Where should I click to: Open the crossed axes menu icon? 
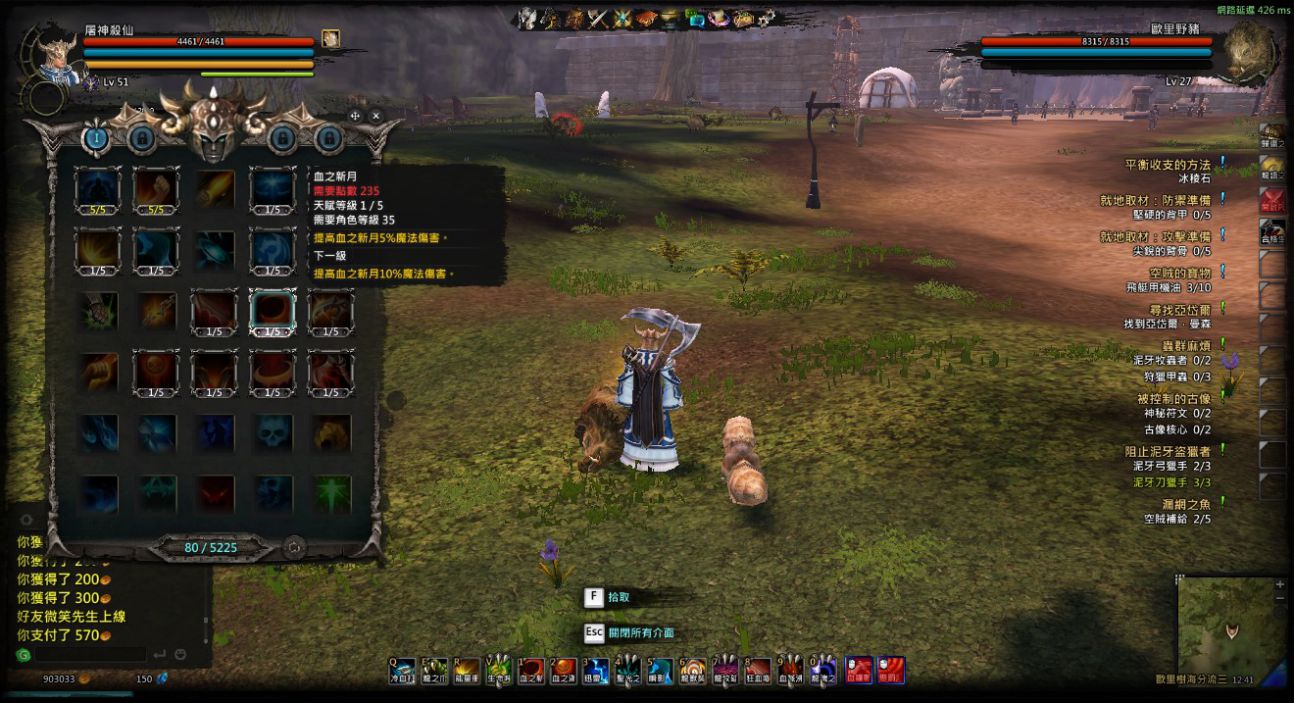598,18
